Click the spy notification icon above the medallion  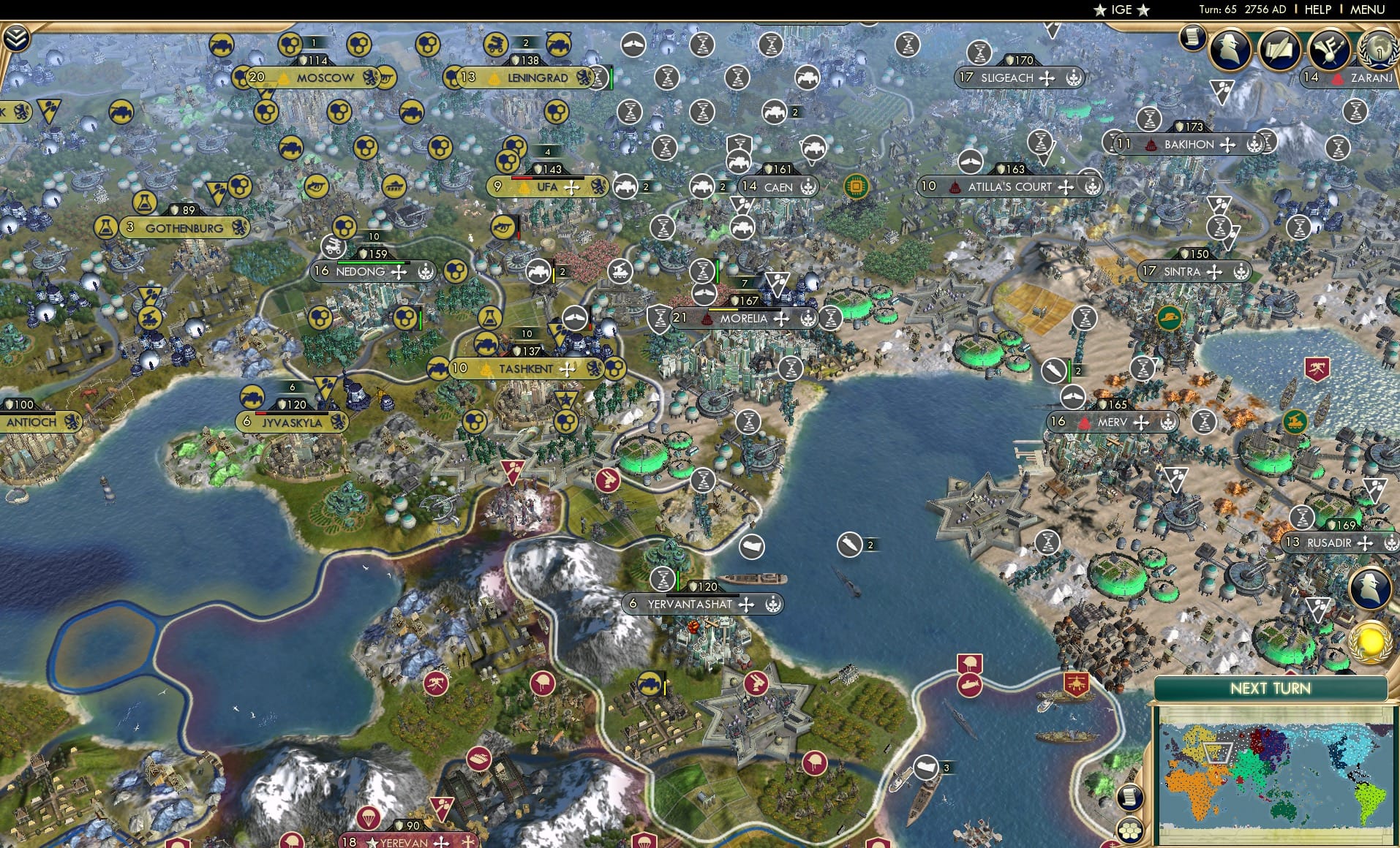(x=1369, y=587)
